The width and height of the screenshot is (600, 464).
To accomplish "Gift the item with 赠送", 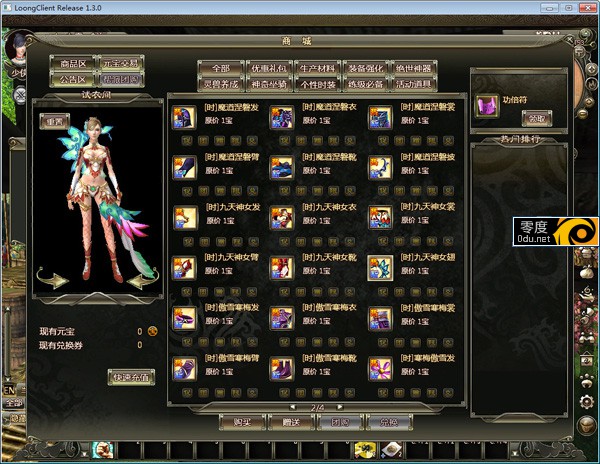I will click(x=291, y=423).
